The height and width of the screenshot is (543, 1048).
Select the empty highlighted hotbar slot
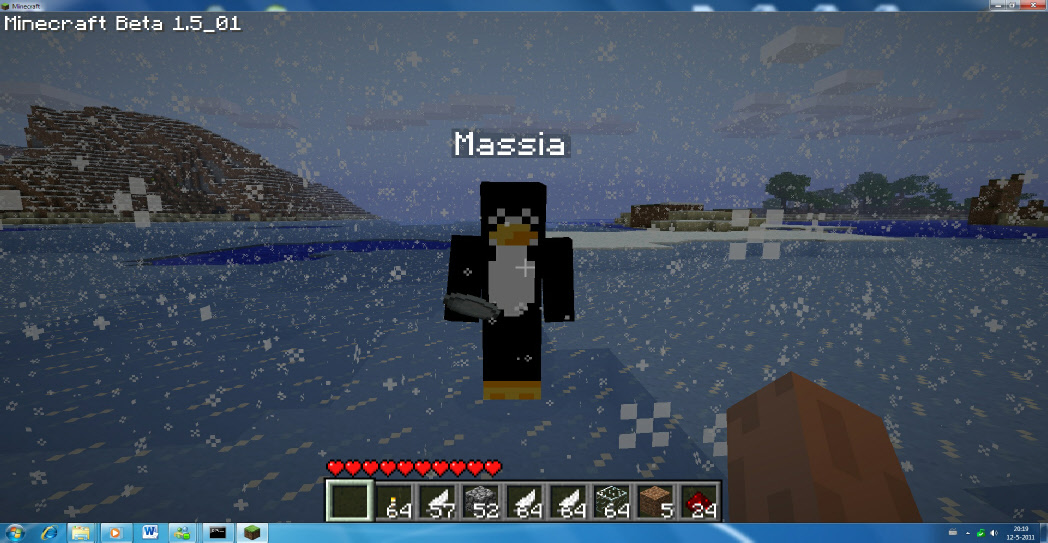coord(350,501)
